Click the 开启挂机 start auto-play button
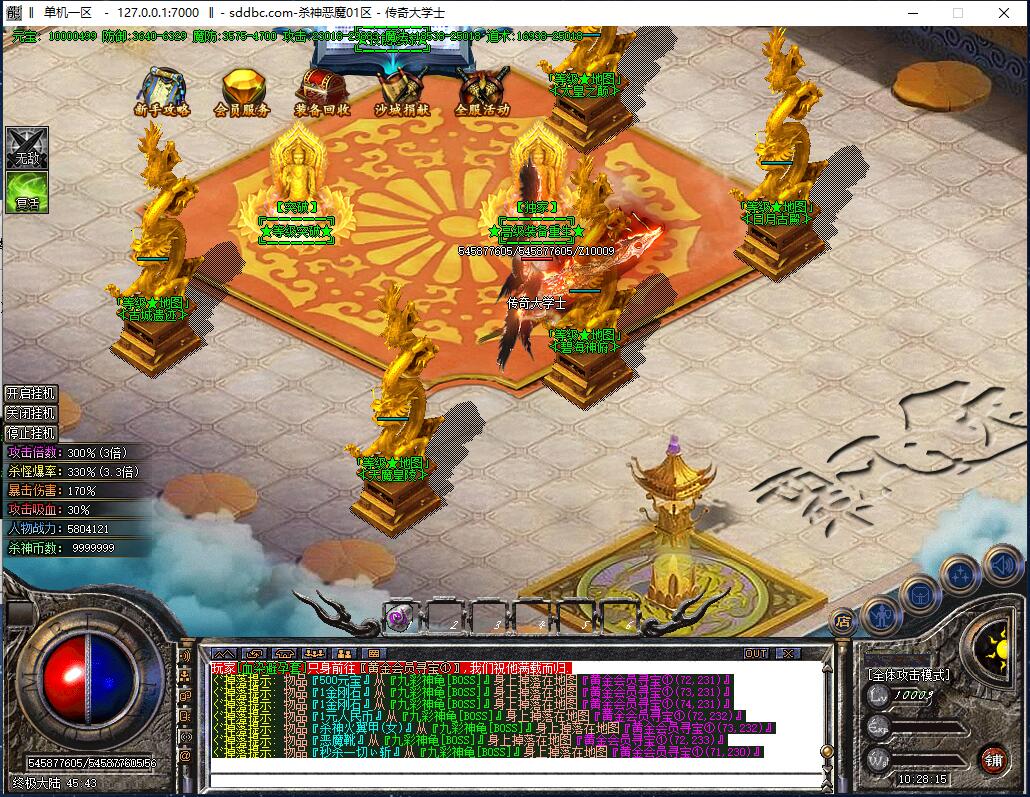 tap(31, 393)
